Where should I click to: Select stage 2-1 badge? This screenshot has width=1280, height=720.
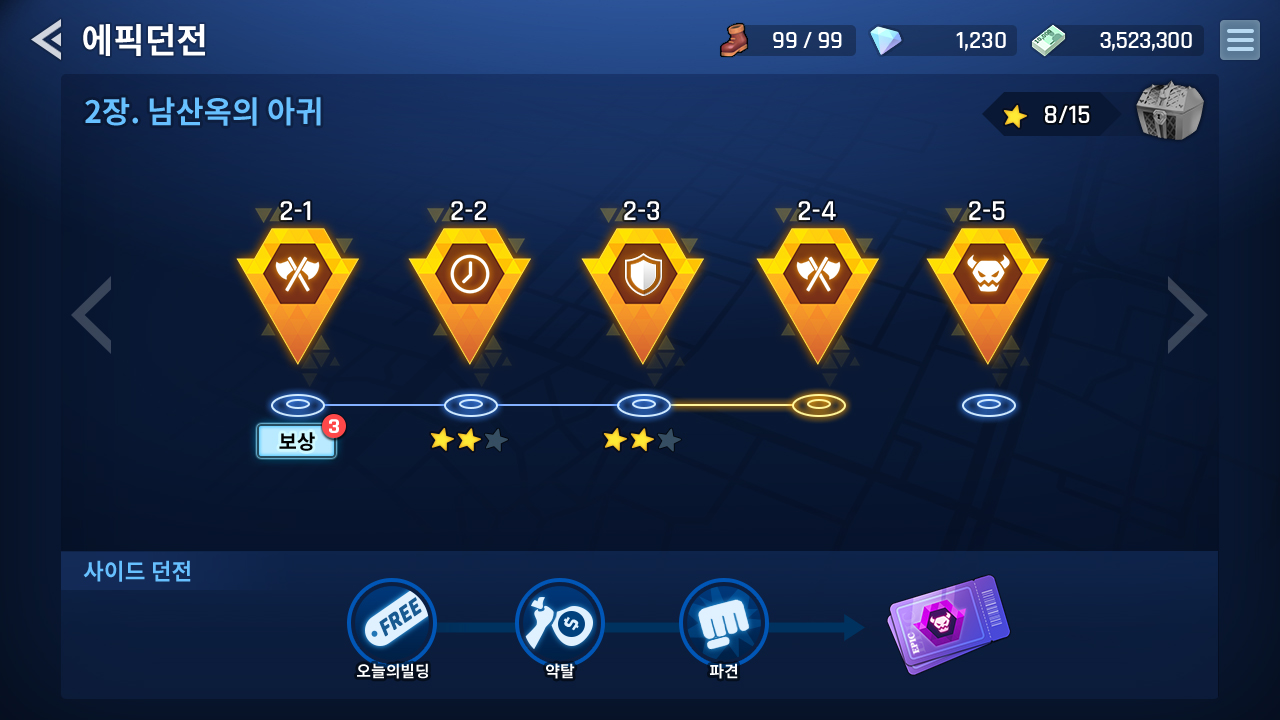tap(297, 283)
